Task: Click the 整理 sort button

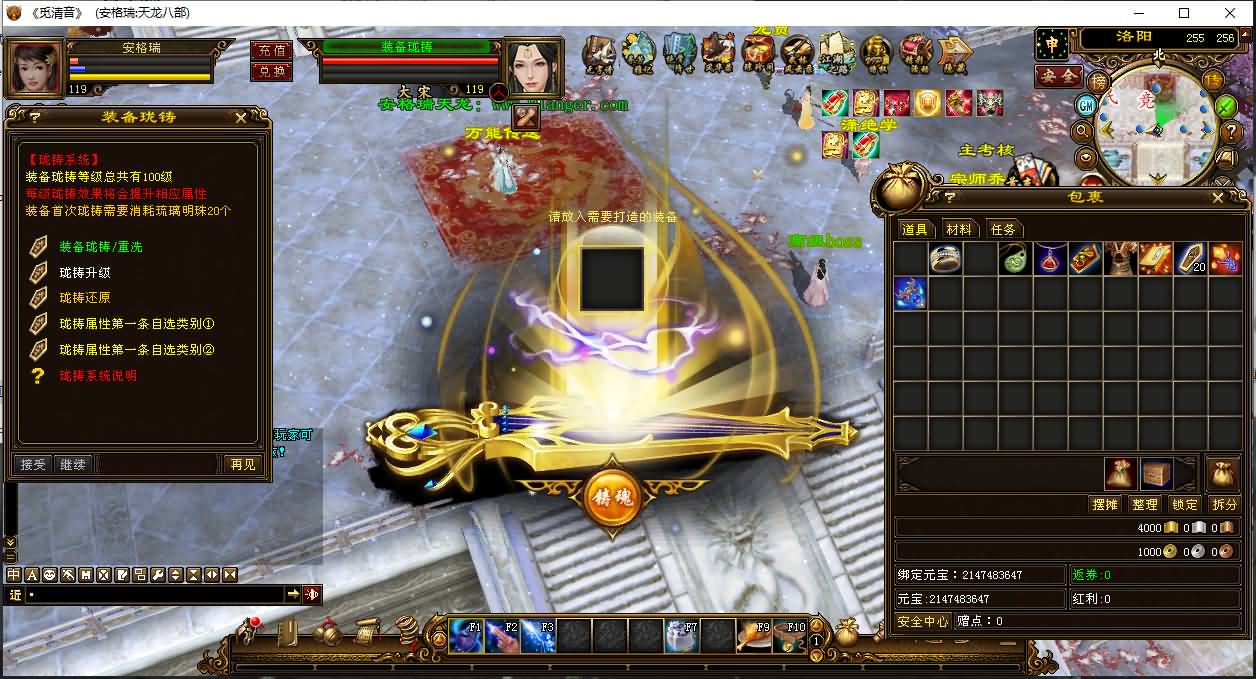Action: 1145,504
